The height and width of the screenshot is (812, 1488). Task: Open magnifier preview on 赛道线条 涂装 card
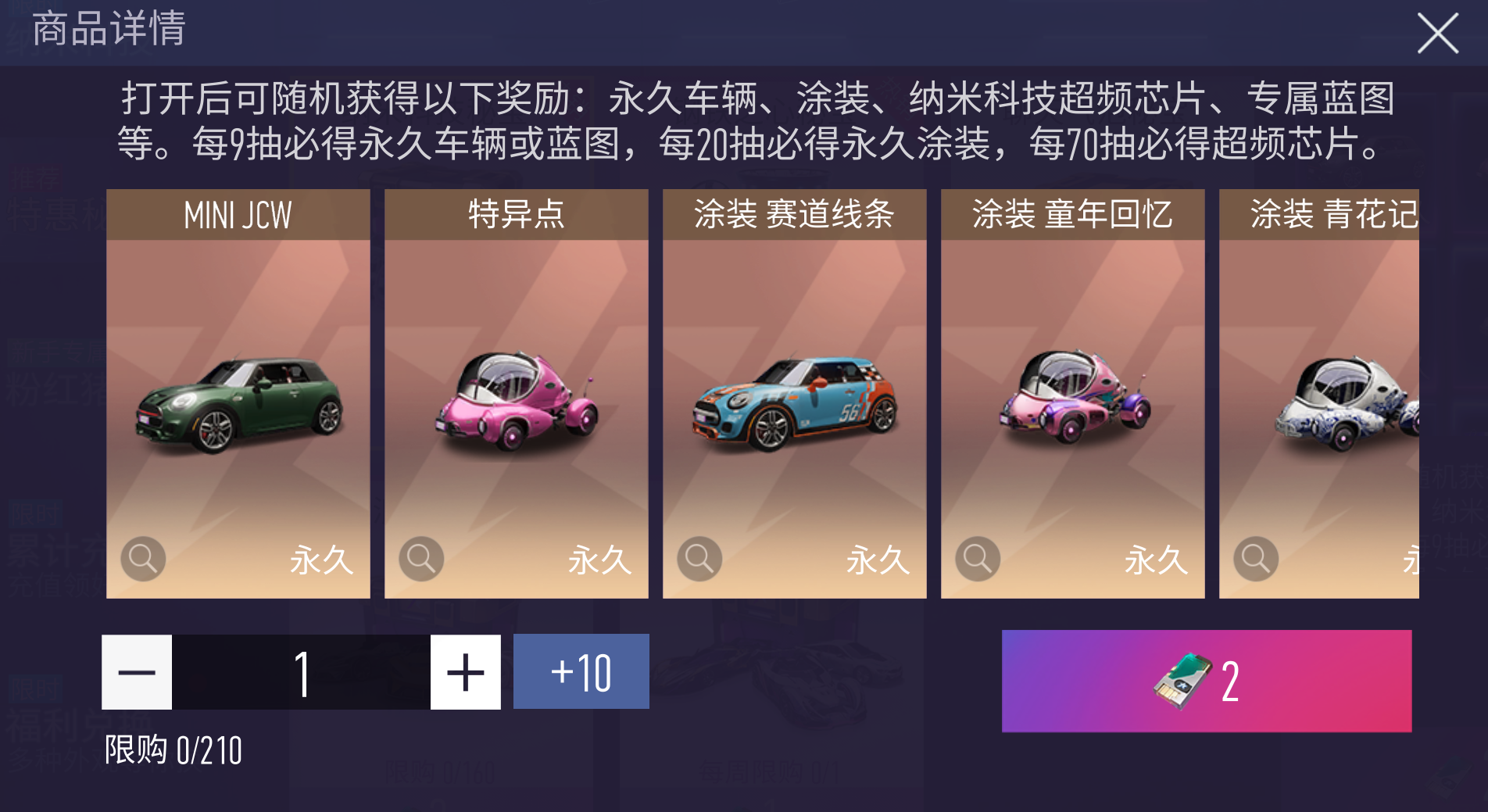699,559
